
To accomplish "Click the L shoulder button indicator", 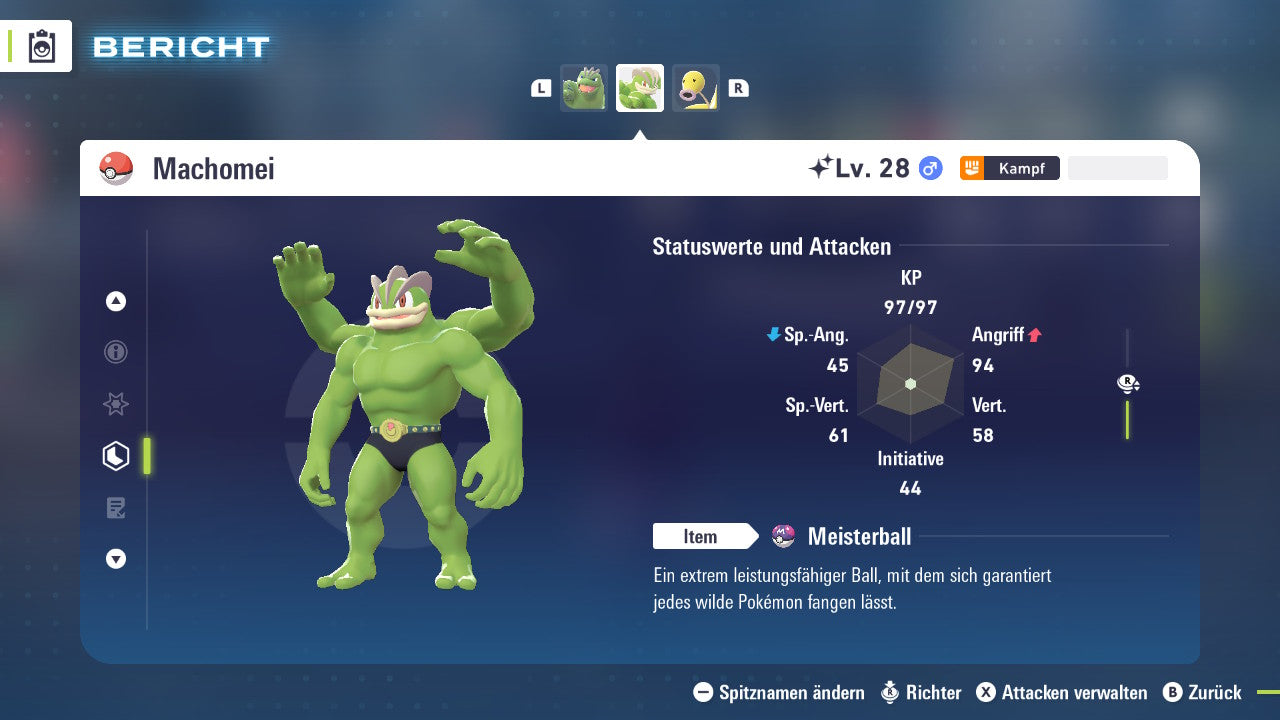I will click(x=541, y=87).
